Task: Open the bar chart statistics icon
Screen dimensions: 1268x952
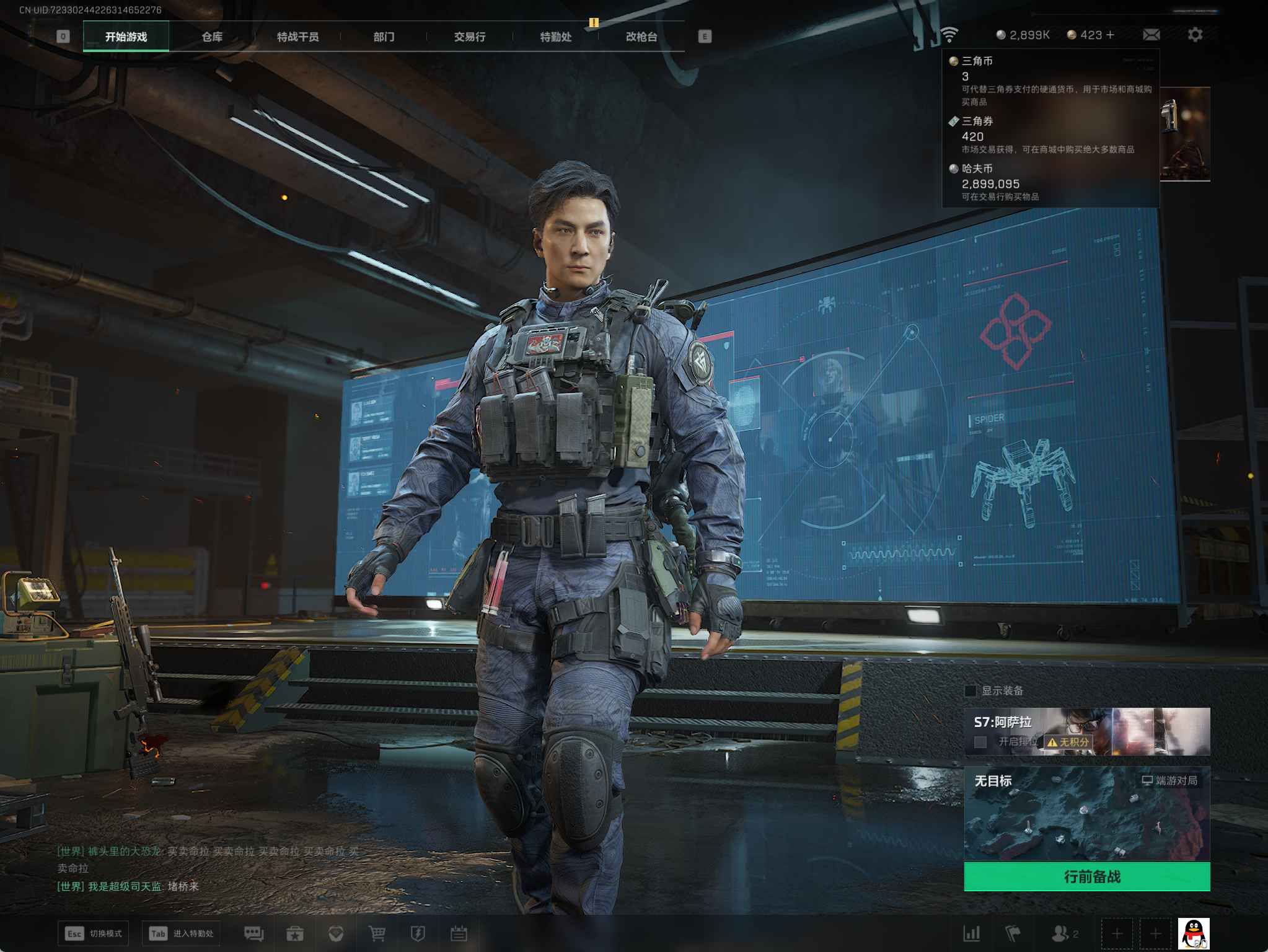Action: coord(972,933)
